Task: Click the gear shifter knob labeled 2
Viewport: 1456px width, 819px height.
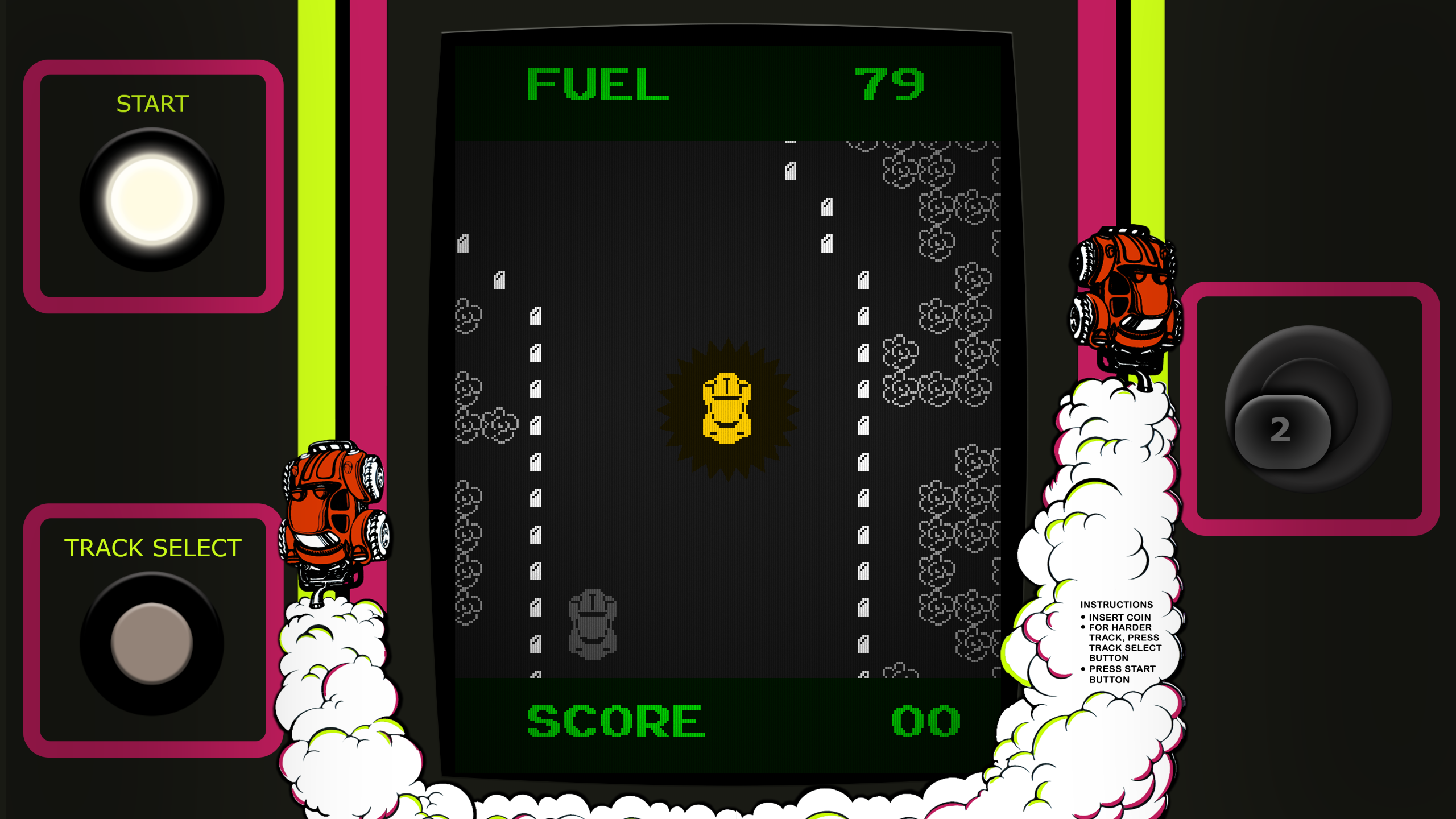Action: click(x=1282, y=431)
